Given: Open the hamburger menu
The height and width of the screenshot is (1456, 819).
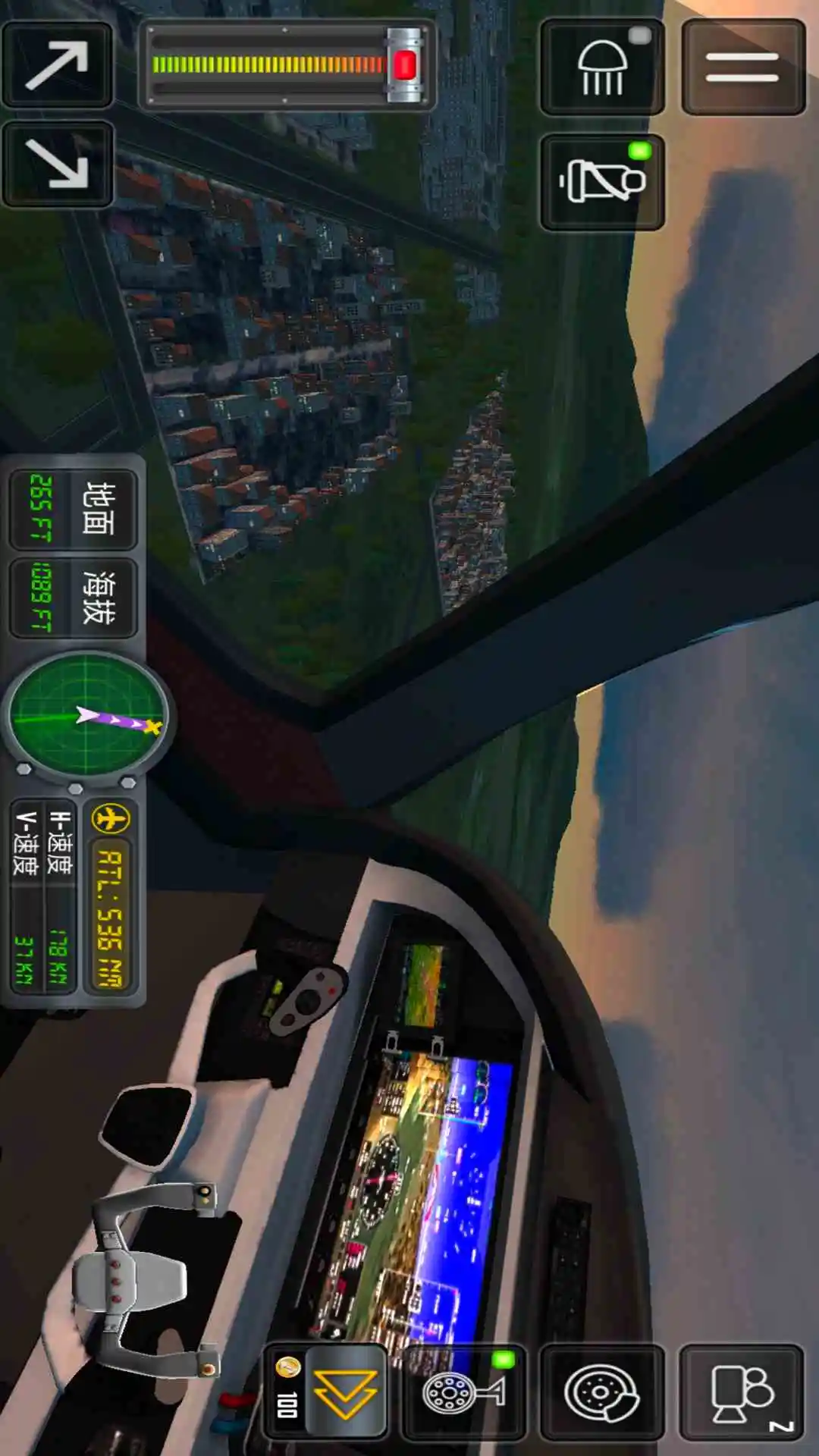Looking at the screenshot, I should coord(742,67).
